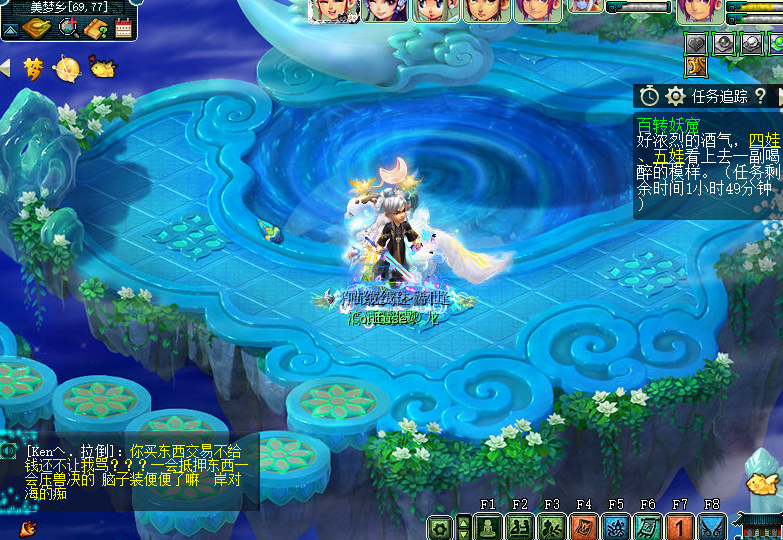Collapse the left icon row arrow
The height and width of the screenshot is (540, 783).
5,68
